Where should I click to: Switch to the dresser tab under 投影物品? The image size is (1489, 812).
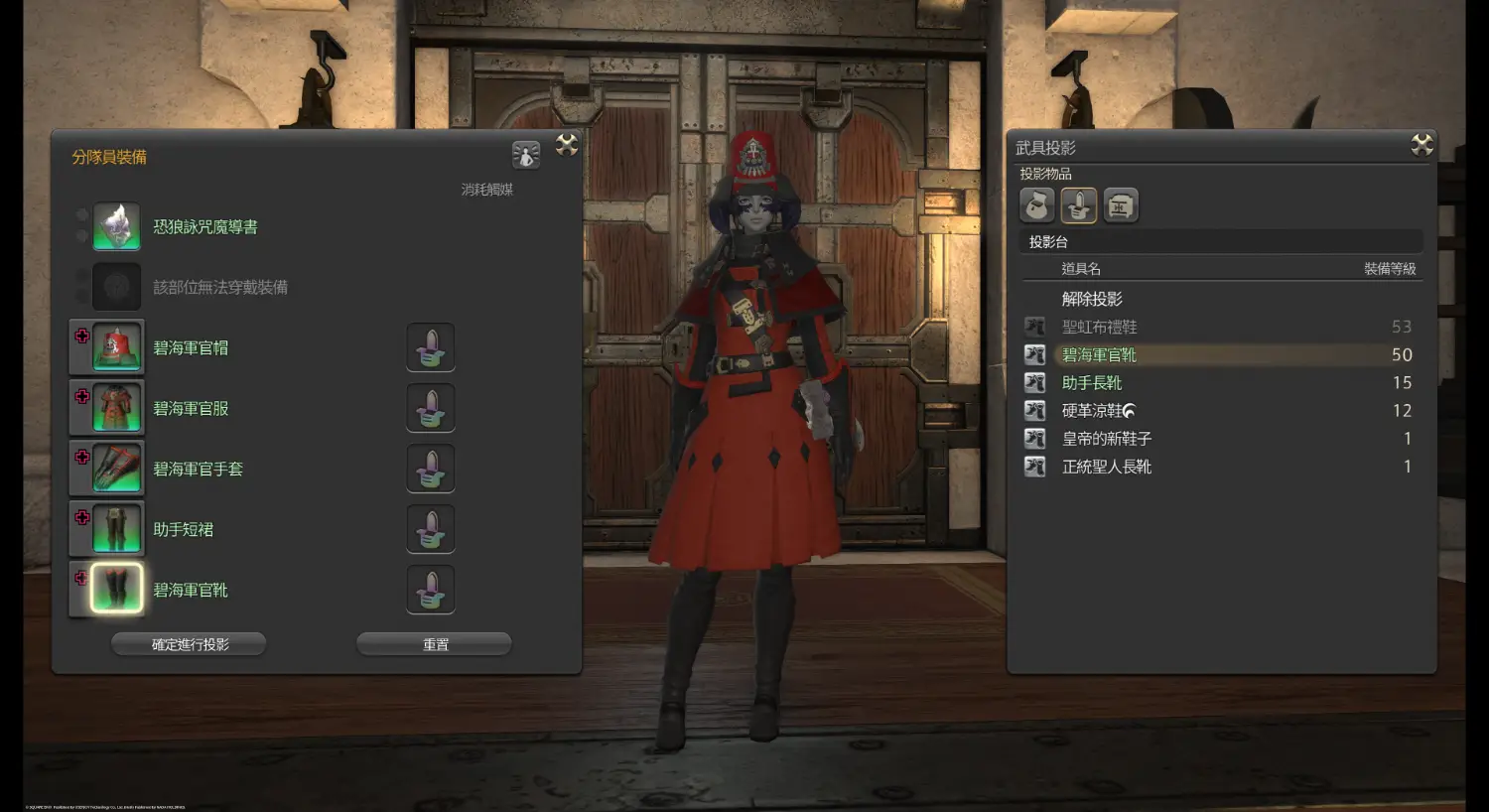point(1121,205)
